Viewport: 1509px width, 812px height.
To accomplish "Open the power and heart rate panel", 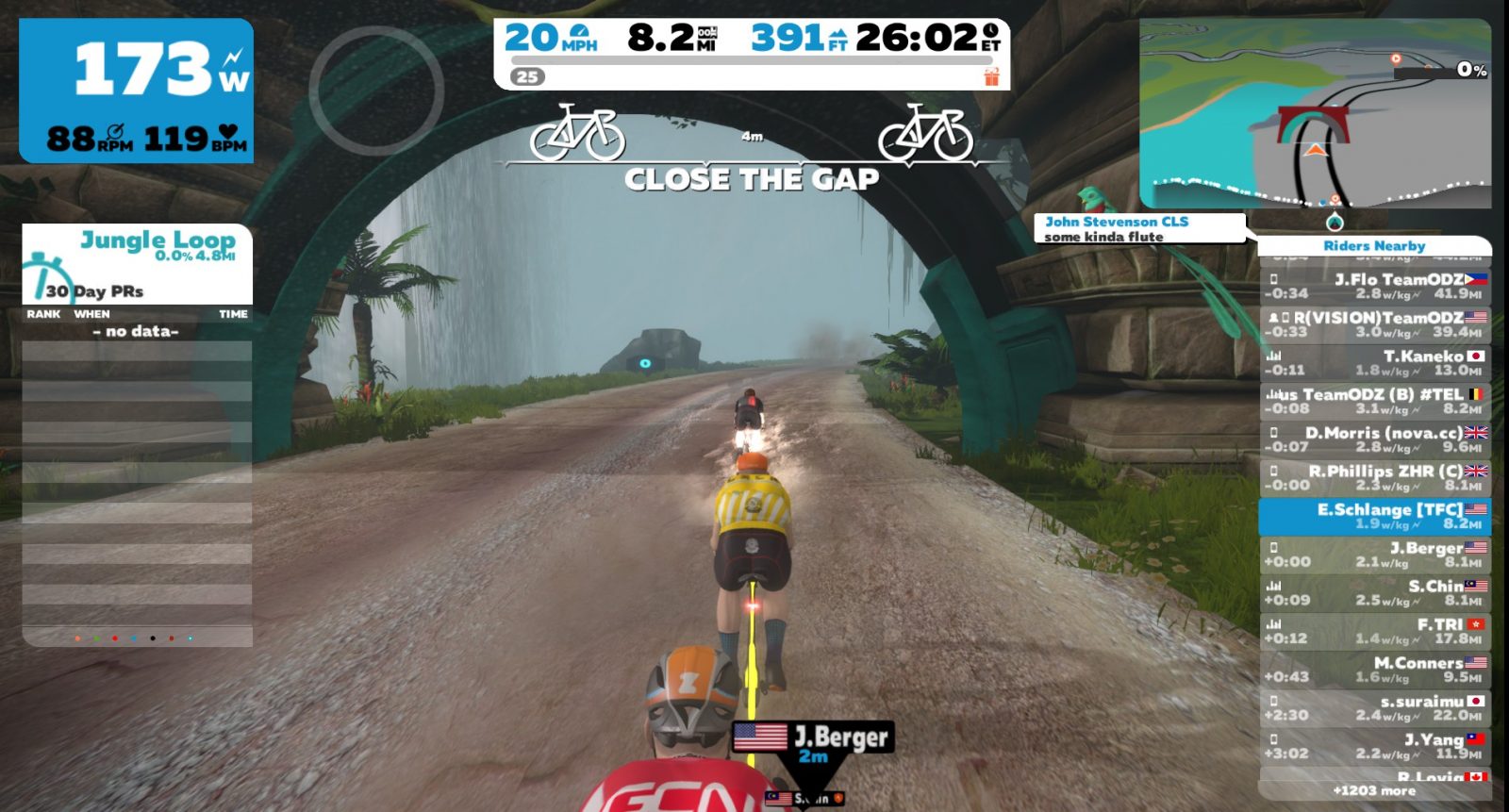I will (x=137, y=91).
